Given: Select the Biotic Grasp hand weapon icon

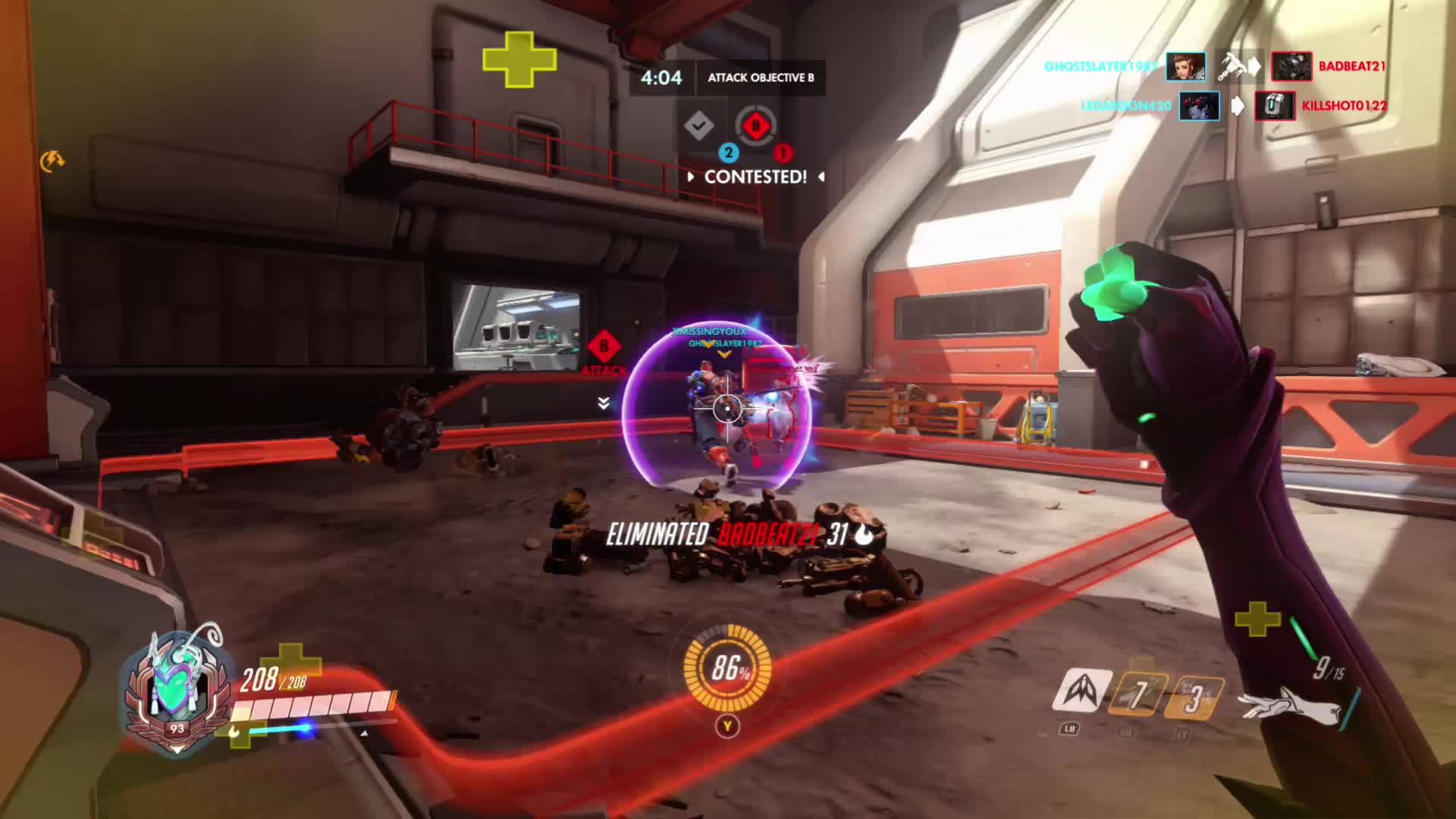Looking at the screenshot, I should point(1289,704).
